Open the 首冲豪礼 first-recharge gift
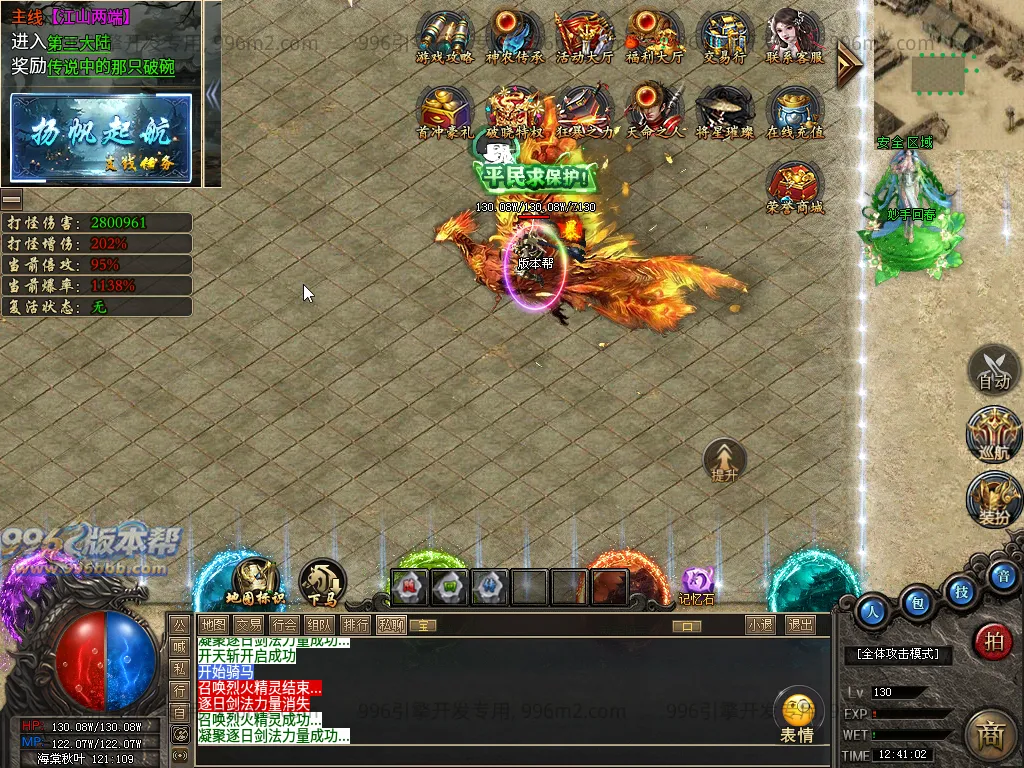The width and height of the screenshot is (1024, 768). click(445, 110)
